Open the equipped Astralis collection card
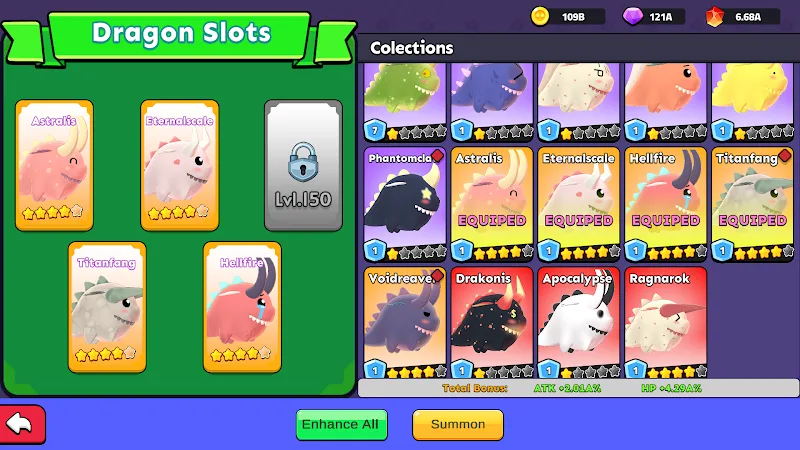This screenshot has height=450, width=800. 492,204
